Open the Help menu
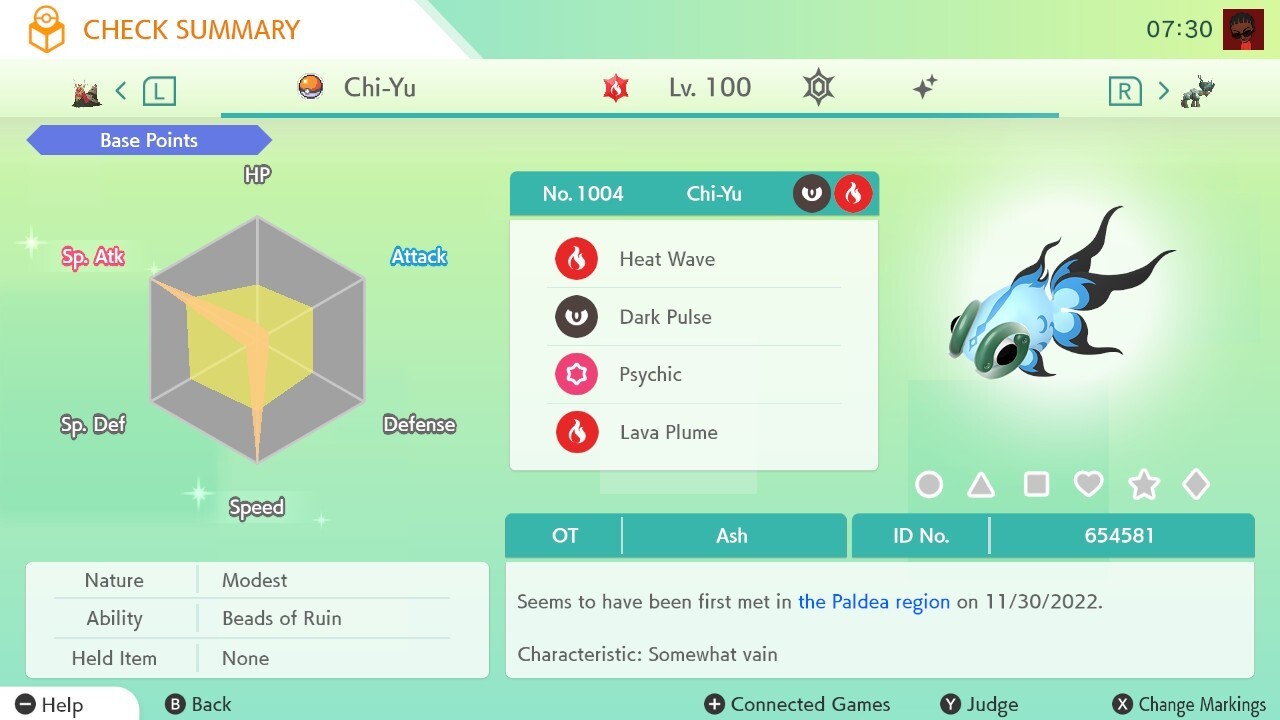Screen dimensions: 1280x720 50,704
